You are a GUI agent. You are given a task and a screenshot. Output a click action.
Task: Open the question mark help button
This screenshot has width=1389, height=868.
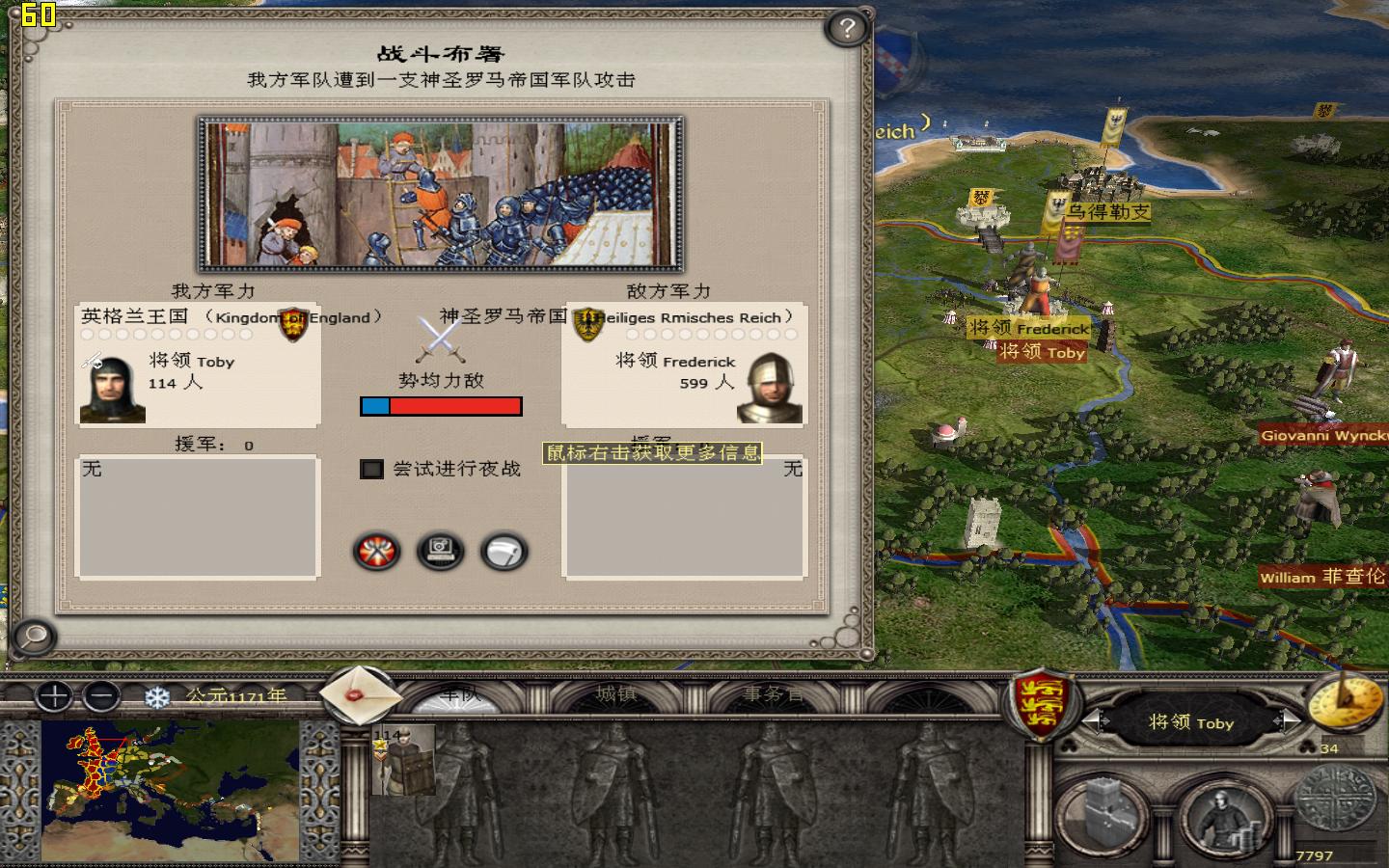click(x=845, y=29)
